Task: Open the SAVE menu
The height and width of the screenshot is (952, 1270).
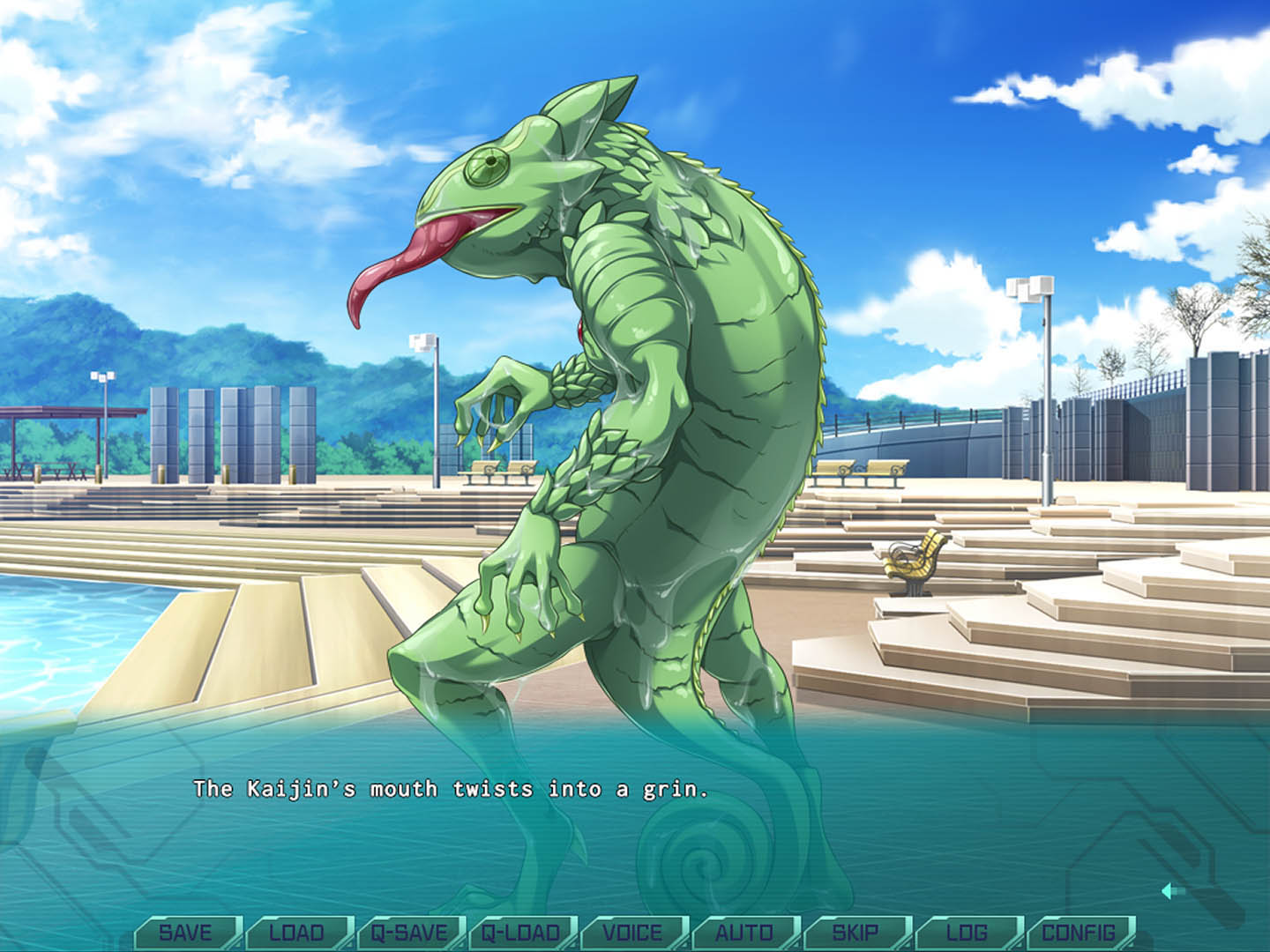Action: 185,932
